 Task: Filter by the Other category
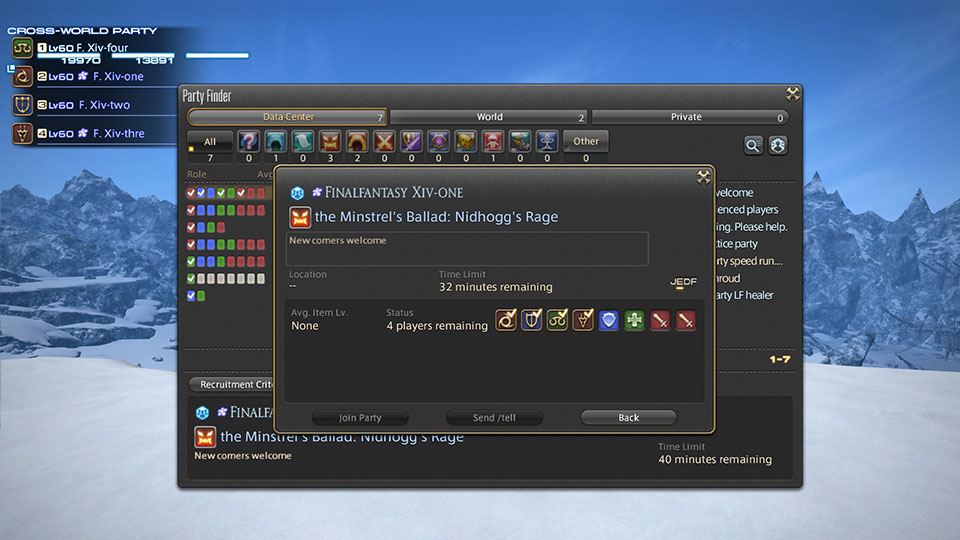586,142
